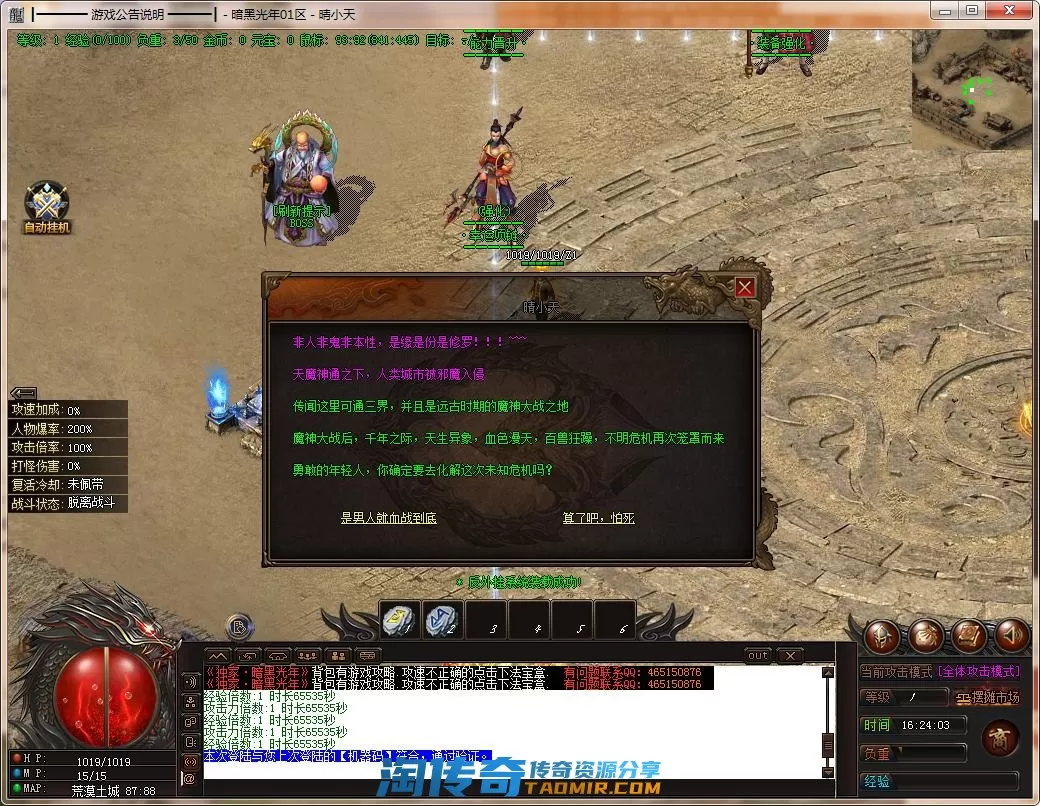
Task: Toggle the 自动挂机 auto-battle icon
Action: (47, 205)
